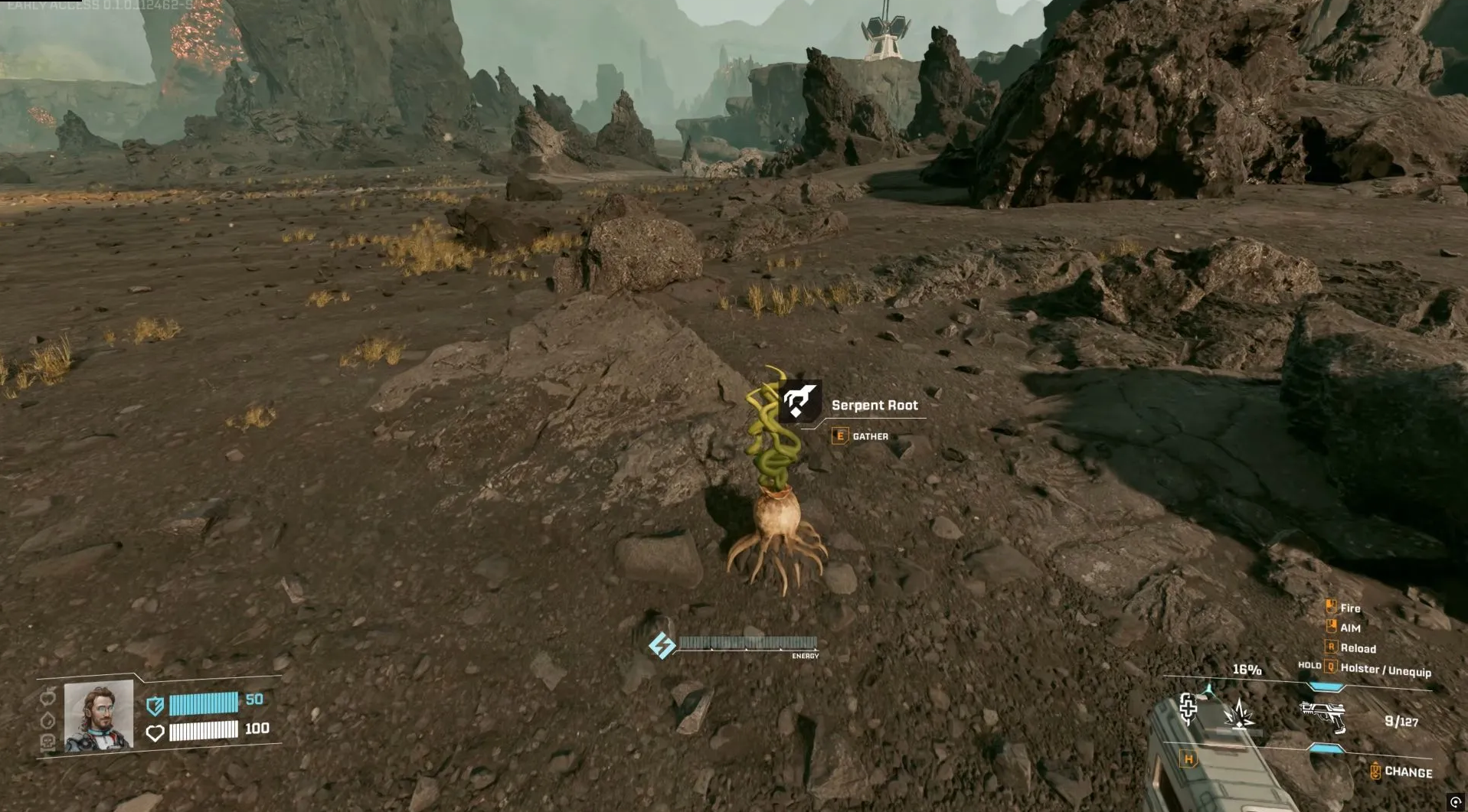
Task: Click the circular overlay icon in the corner
Action: pos(1456,802)
